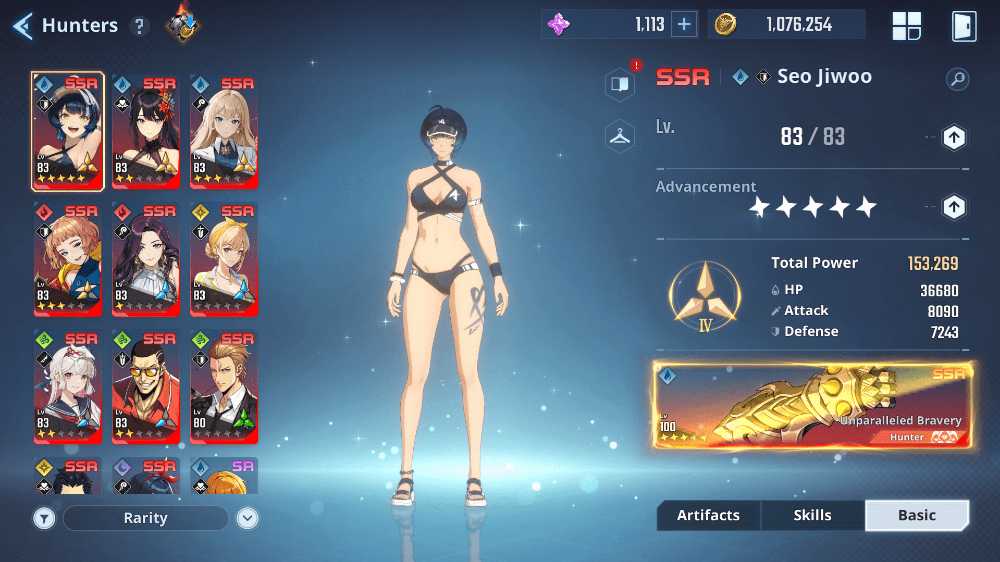
Task: Switch to the Artifacts tab
Action: click(x=708, y=515)
